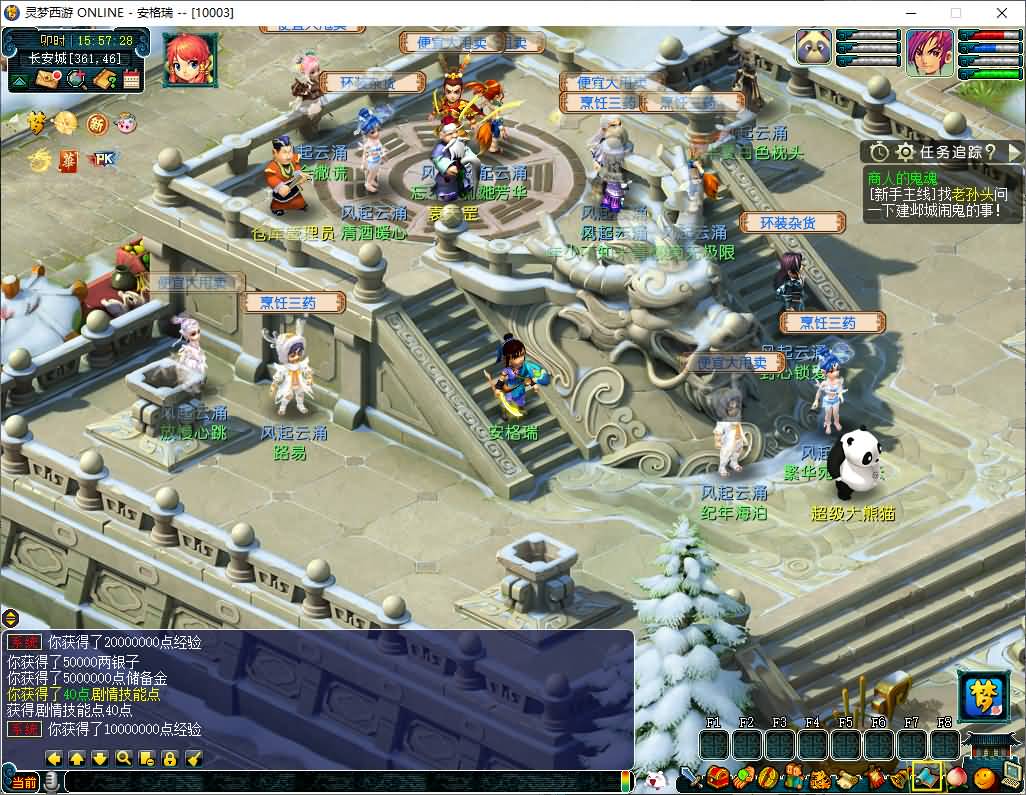1026x795 pixels.
Task: Click the purple-haired player portrait
Action: pyautogui.click(x=929, y=52)
